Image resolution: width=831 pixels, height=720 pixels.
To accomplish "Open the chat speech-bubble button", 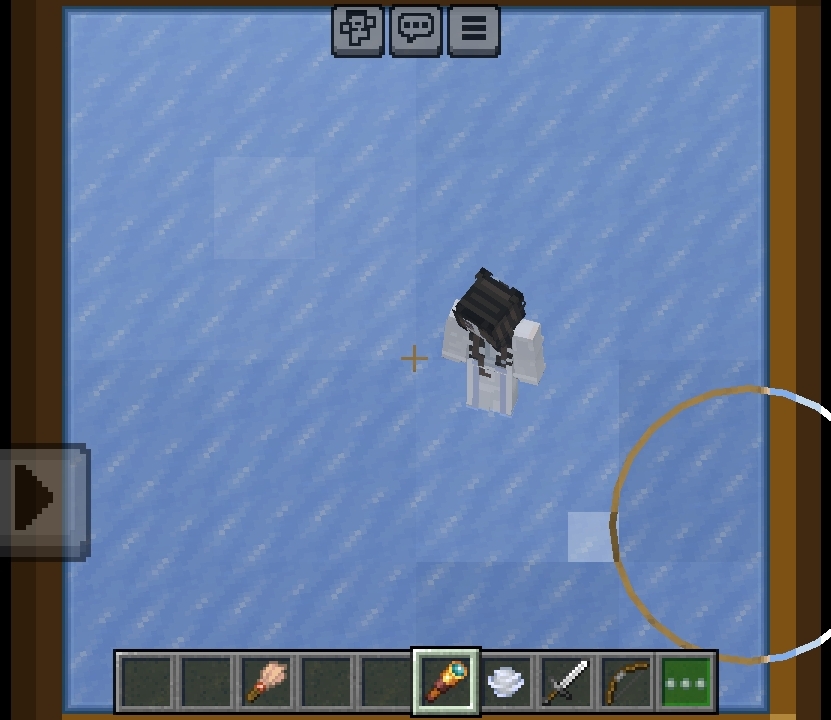I will point(416,29).
